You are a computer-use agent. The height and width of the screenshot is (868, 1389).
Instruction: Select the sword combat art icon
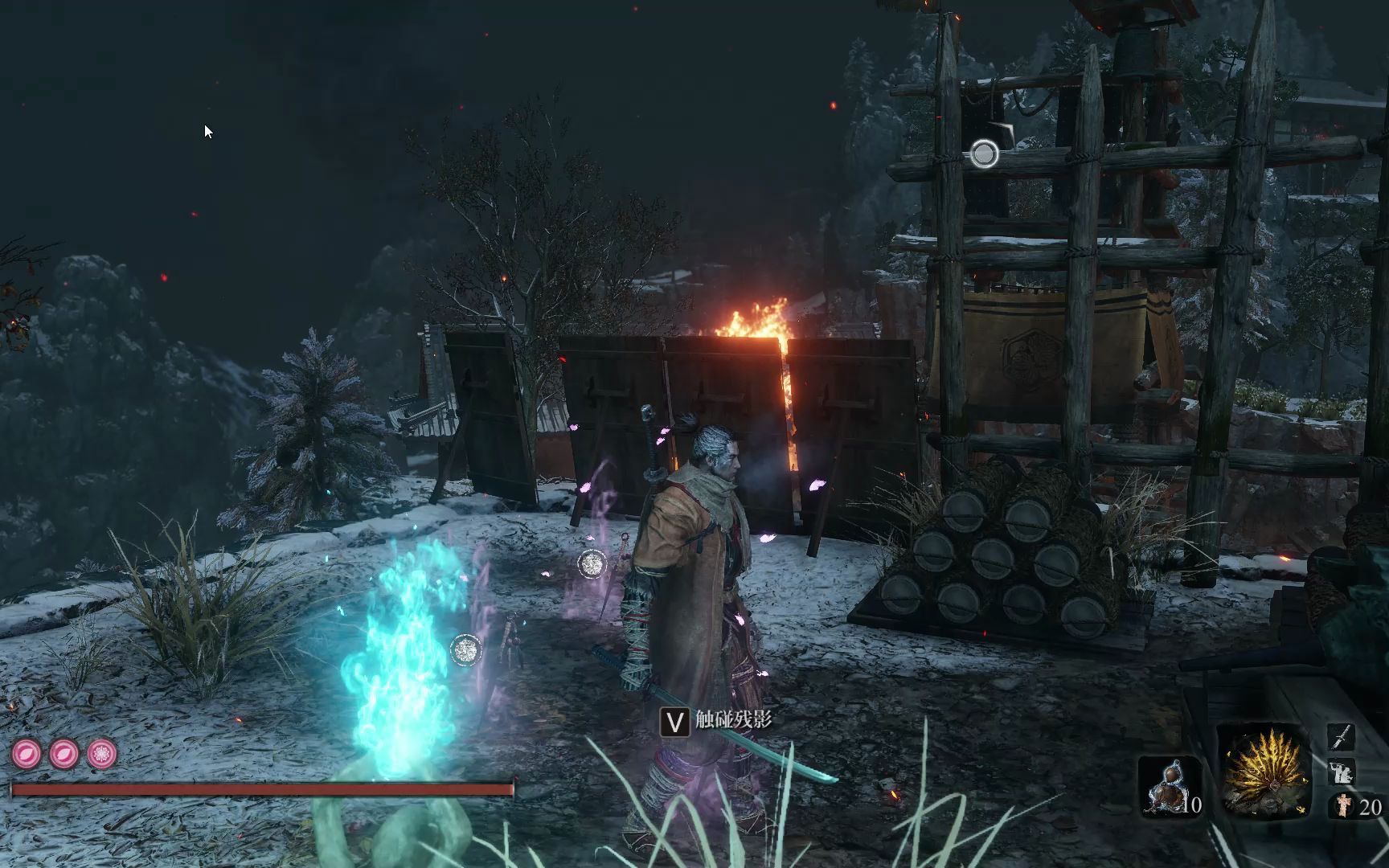[x=1342, y=738]
